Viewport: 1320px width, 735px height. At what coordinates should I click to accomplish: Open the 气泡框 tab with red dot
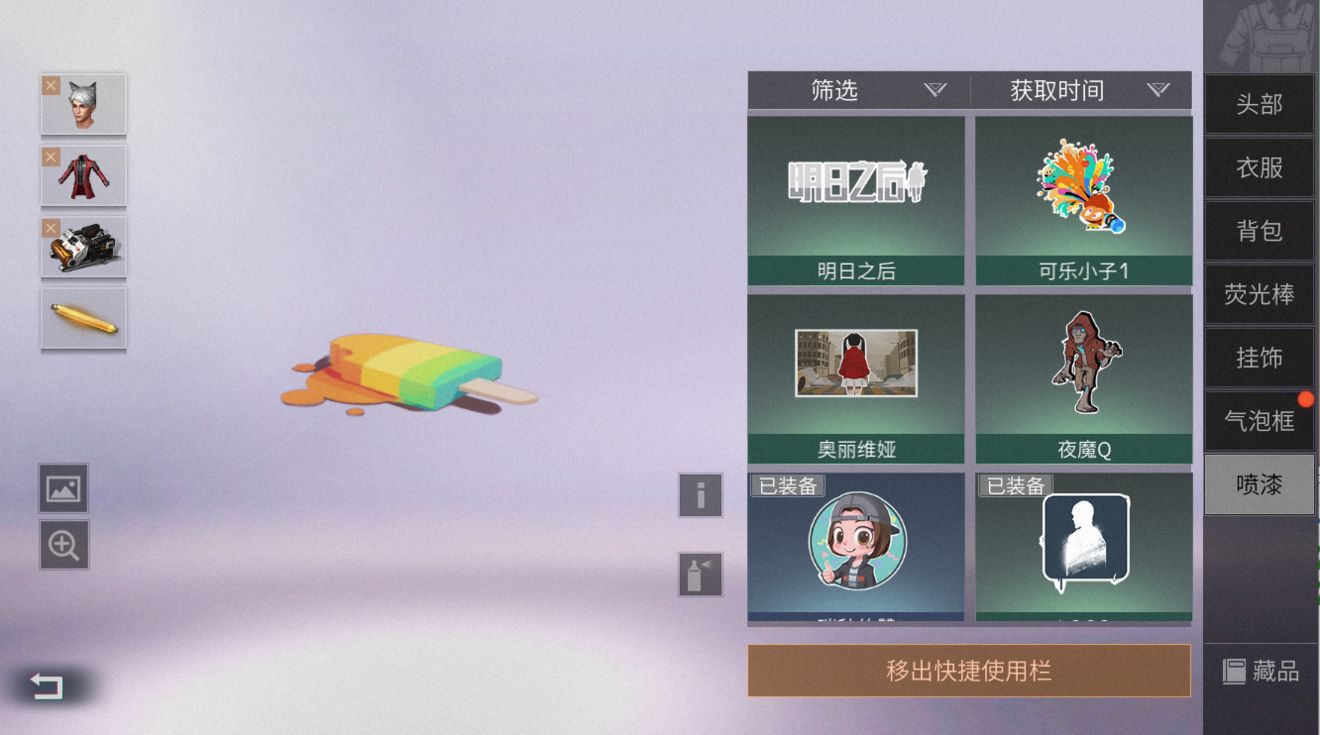pyautogui.click(x=1258, y=421)
